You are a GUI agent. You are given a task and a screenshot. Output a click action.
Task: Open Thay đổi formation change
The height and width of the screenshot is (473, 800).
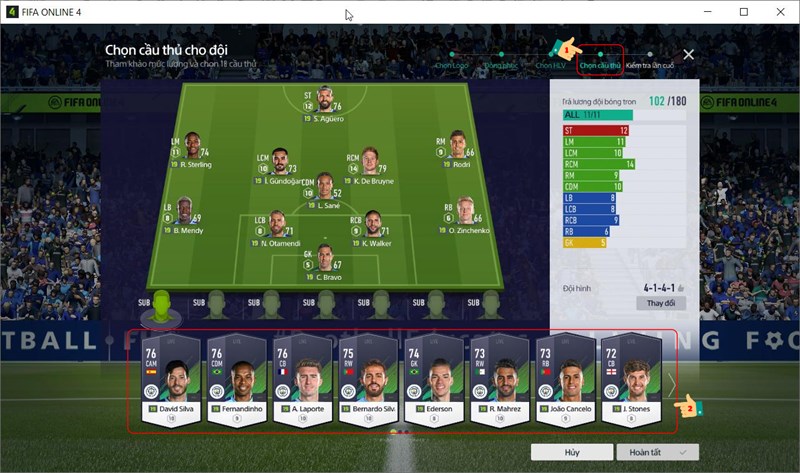(660, 302)
